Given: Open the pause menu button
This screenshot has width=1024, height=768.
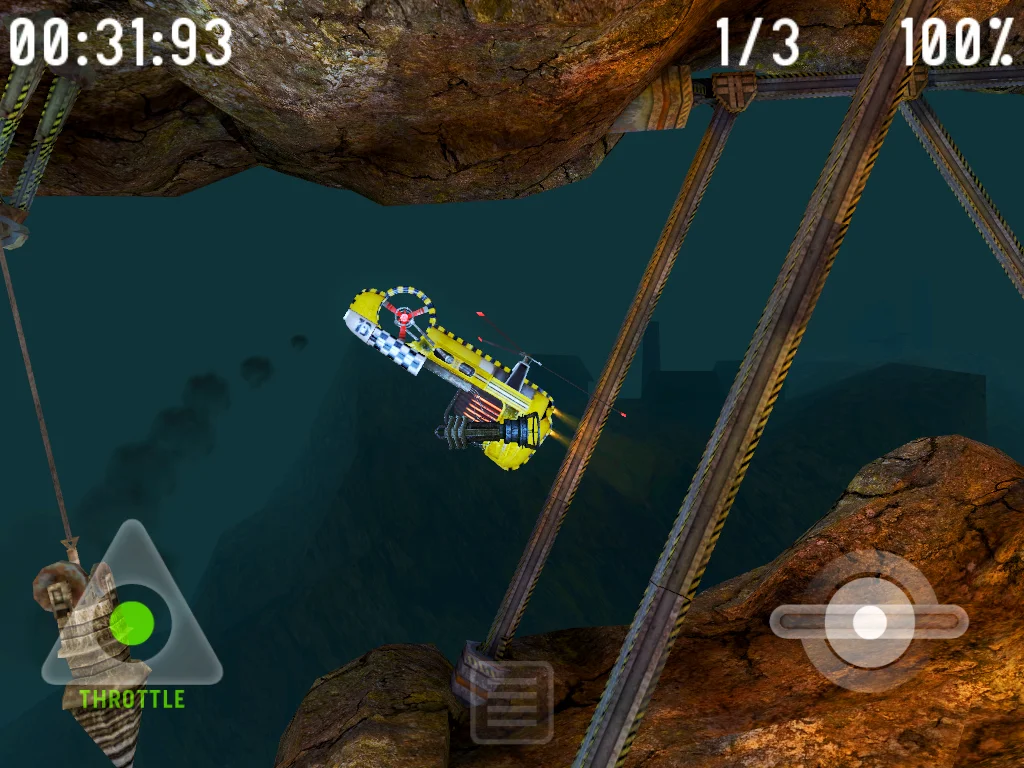Looking at the screenshot, I should click(512, 703).
